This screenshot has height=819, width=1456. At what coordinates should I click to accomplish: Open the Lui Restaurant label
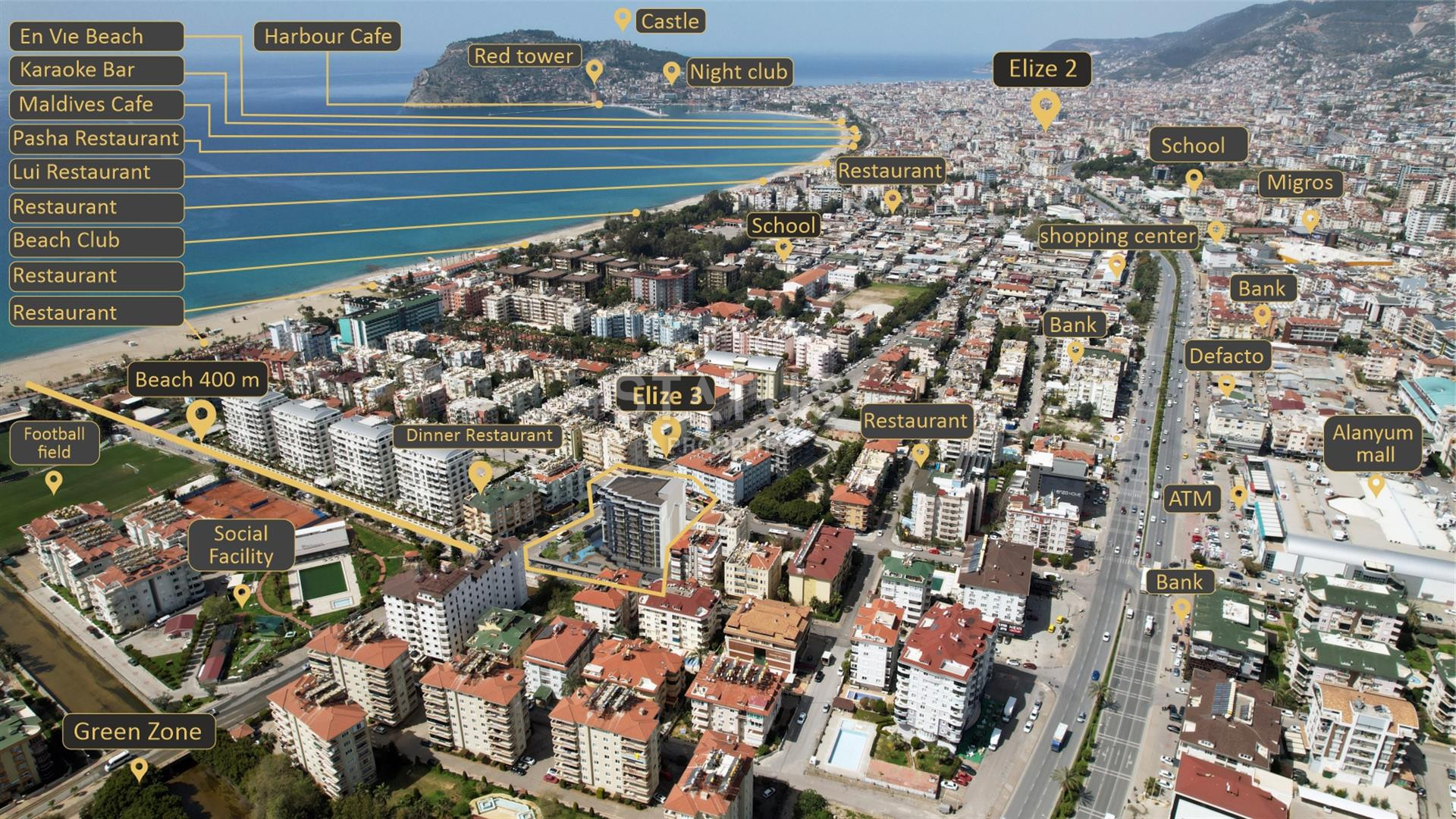pos(96,173)
